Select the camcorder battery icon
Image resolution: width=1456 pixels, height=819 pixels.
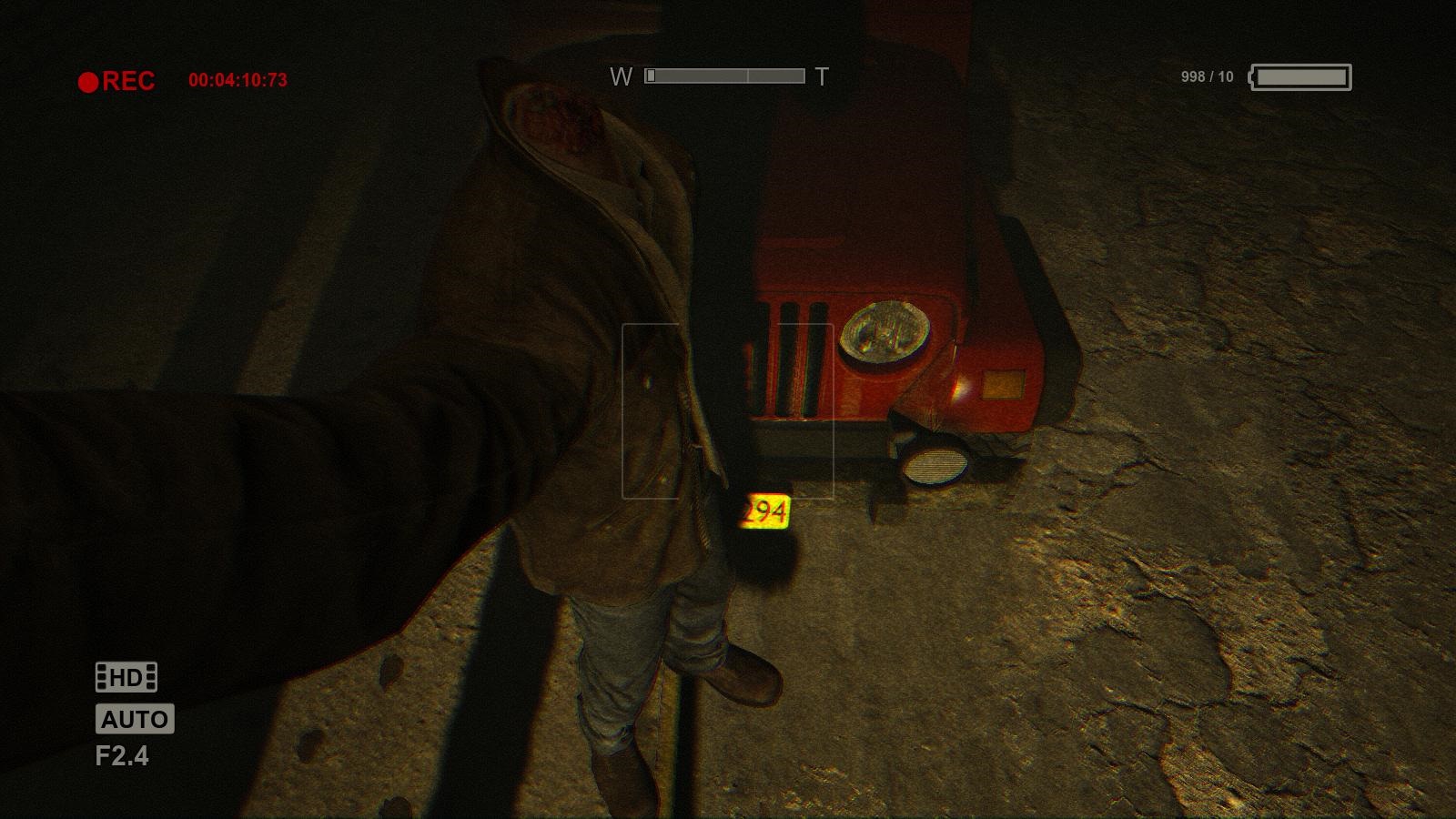coord(1301,77)
